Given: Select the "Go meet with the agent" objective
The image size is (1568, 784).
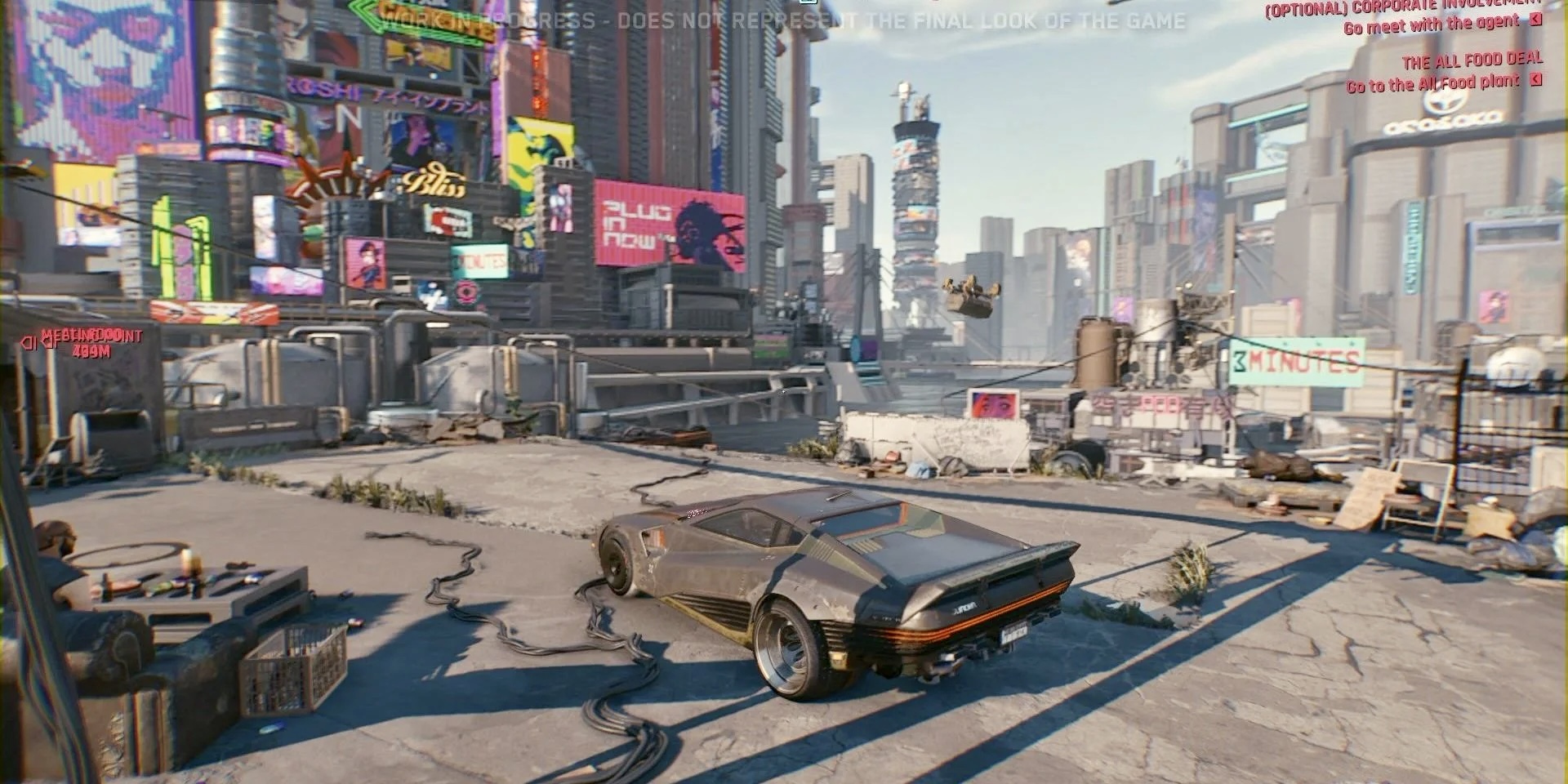Looking at the screenshot, I should click(1431, 25).
